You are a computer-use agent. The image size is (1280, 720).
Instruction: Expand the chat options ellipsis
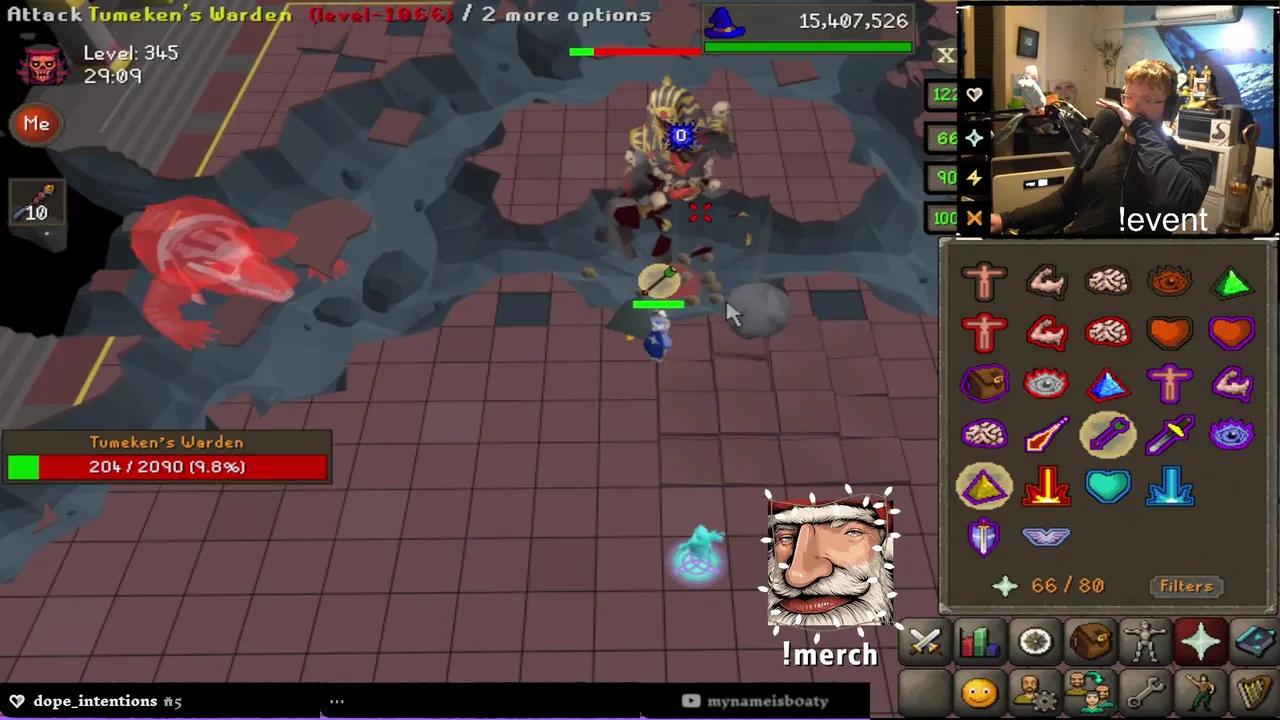337,701
